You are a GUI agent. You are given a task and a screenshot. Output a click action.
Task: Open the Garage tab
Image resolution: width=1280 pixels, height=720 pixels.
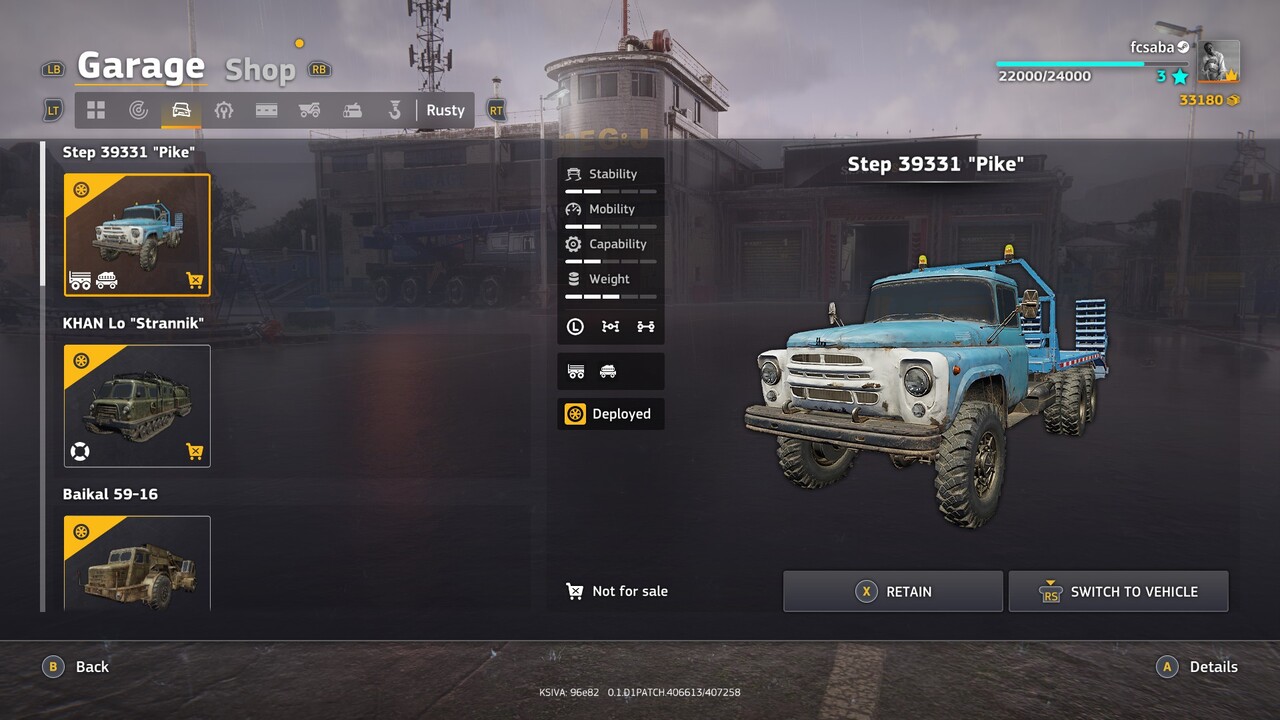tap(141, 67)
